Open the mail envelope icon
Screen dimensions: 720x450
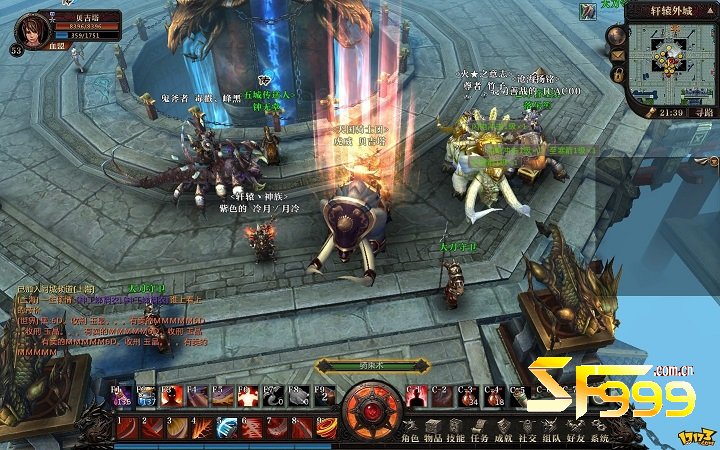(617, 53)
